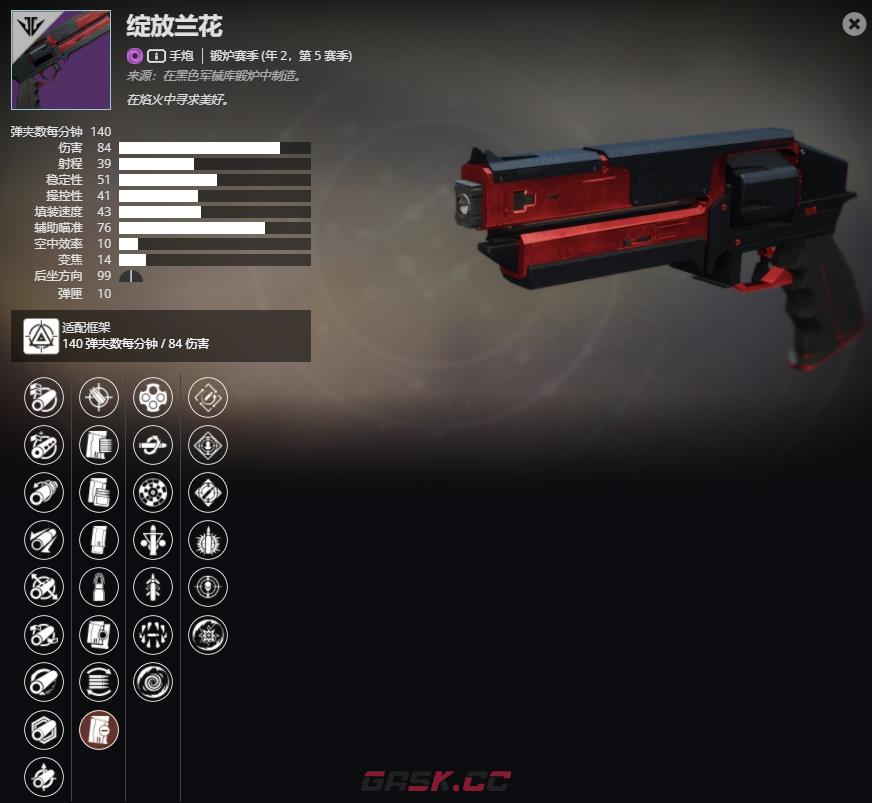
Task: Select the starburst explosion perk icon
Action: (208, 635)
